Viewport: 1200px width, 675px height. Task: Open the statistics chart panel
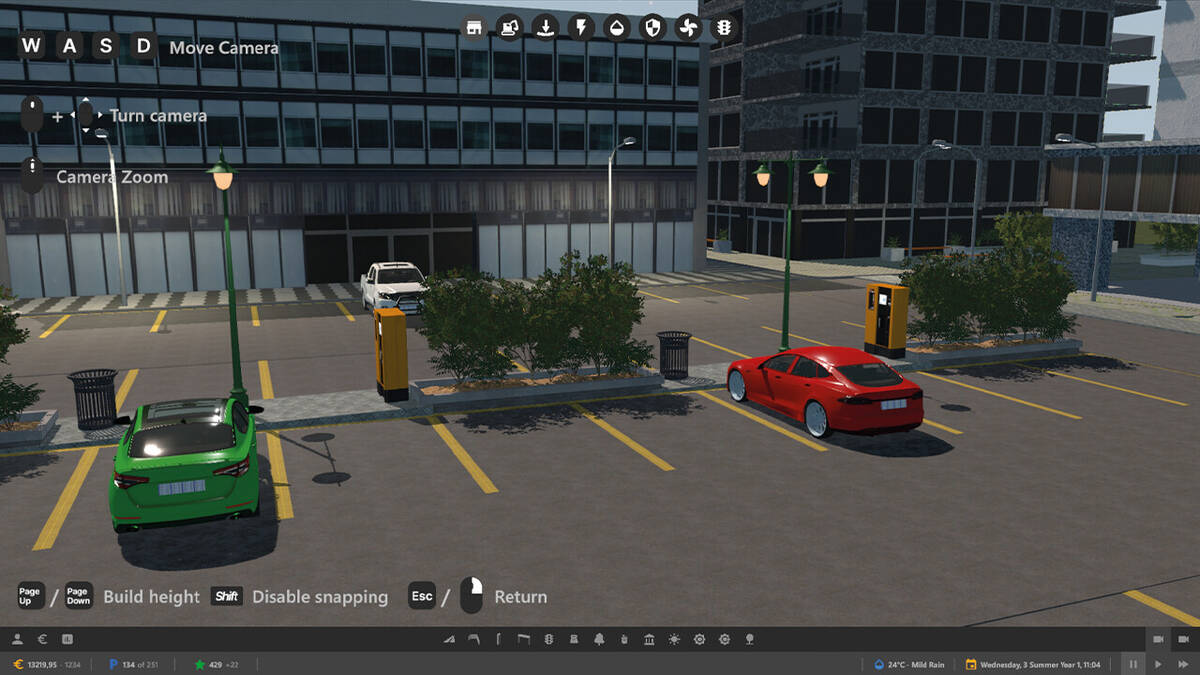coord(67,639)
